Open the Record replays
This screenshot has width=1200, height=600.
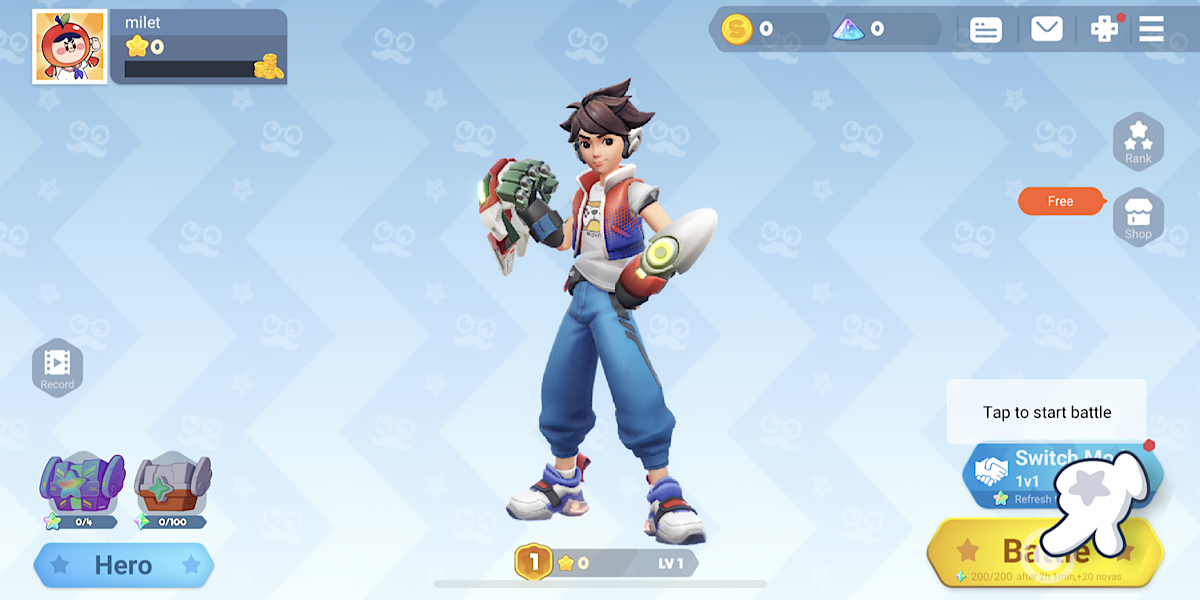click(57, 368)
